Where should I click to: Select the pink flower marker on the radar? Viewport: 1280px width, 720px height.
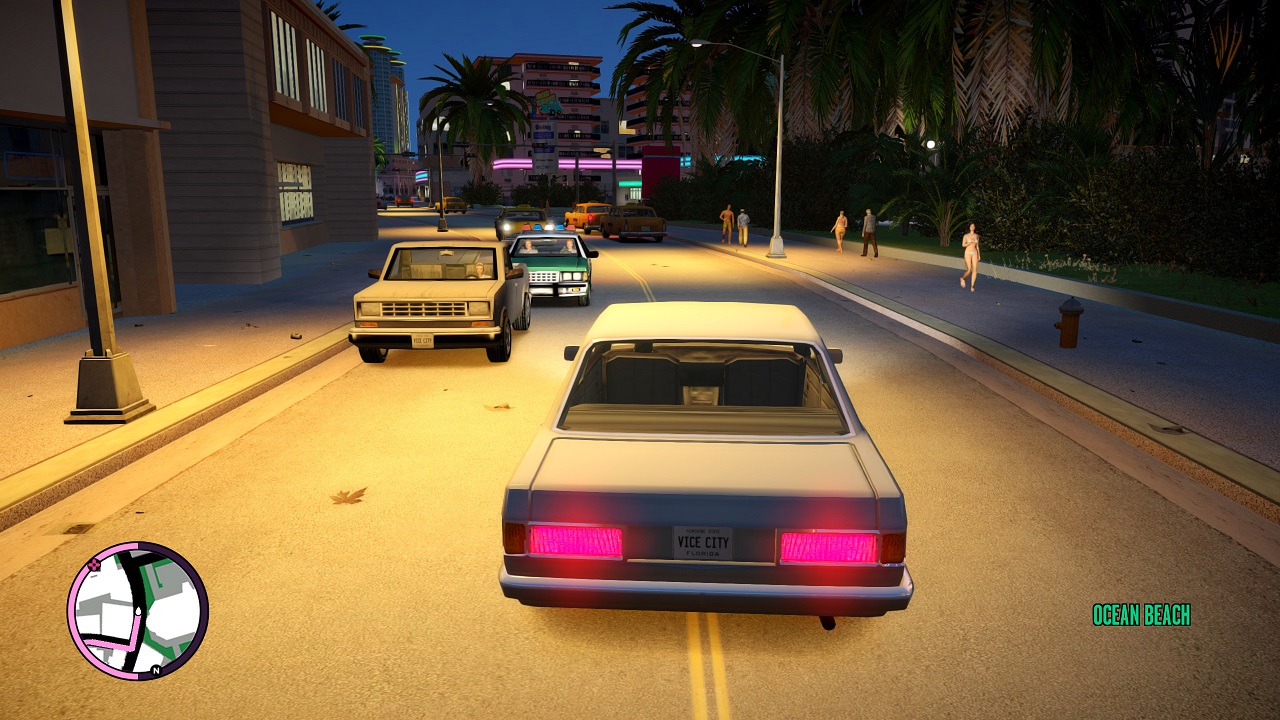[94, 565]
